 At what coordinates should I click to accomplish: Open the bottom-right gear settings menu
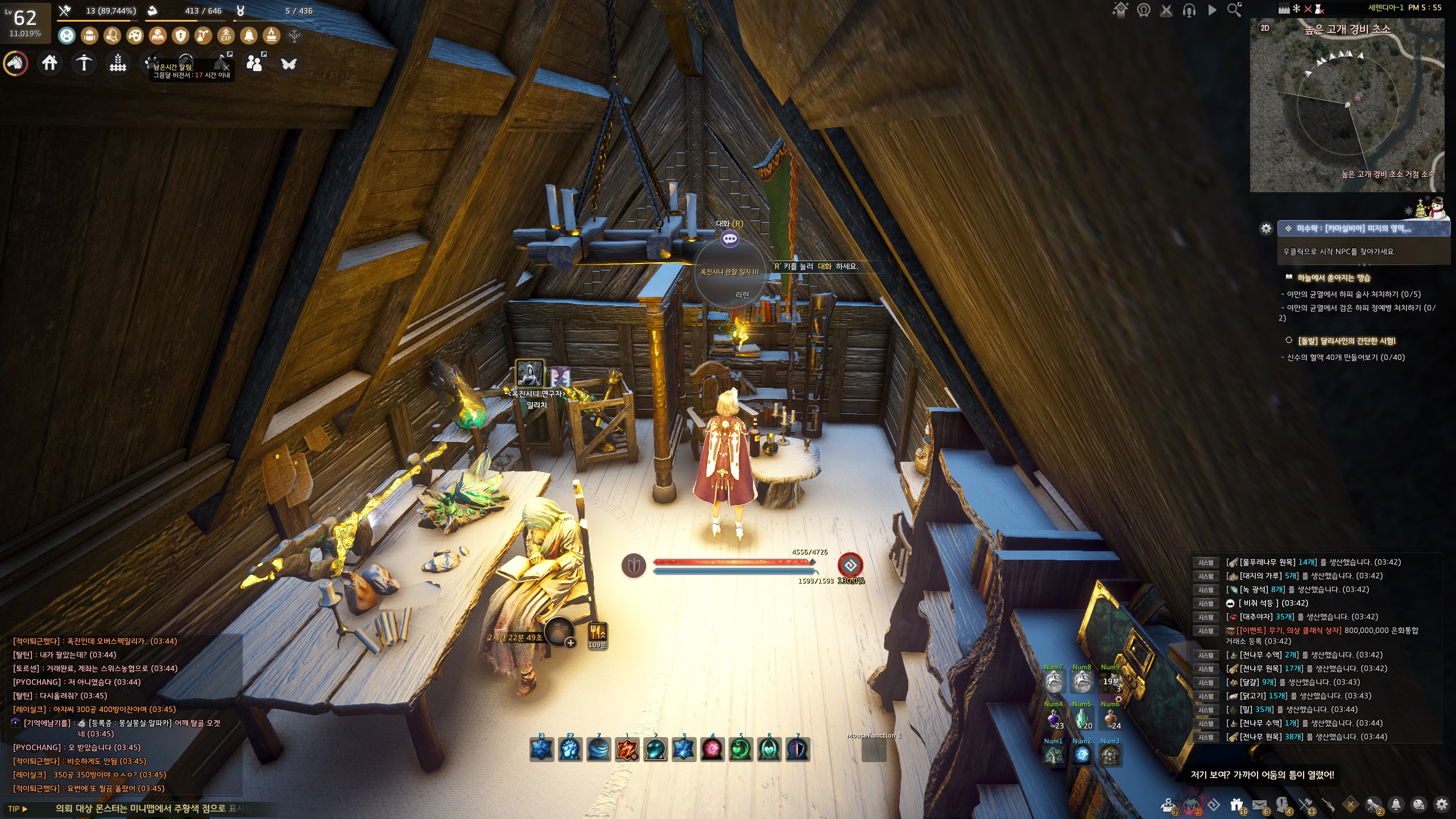pyautogui.click(x=1442, y=804)
